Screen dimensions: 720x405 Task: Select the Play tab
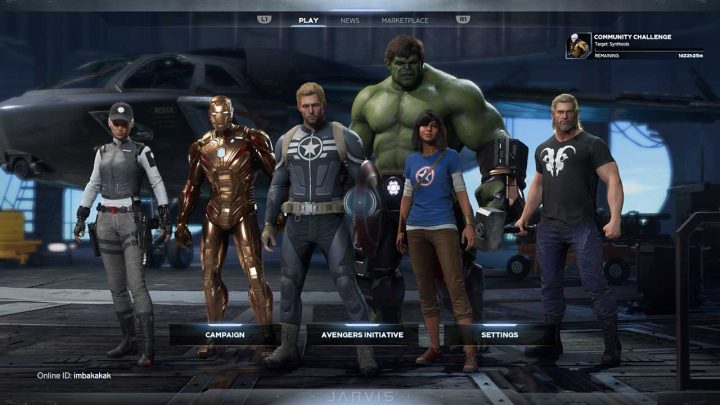309,20
